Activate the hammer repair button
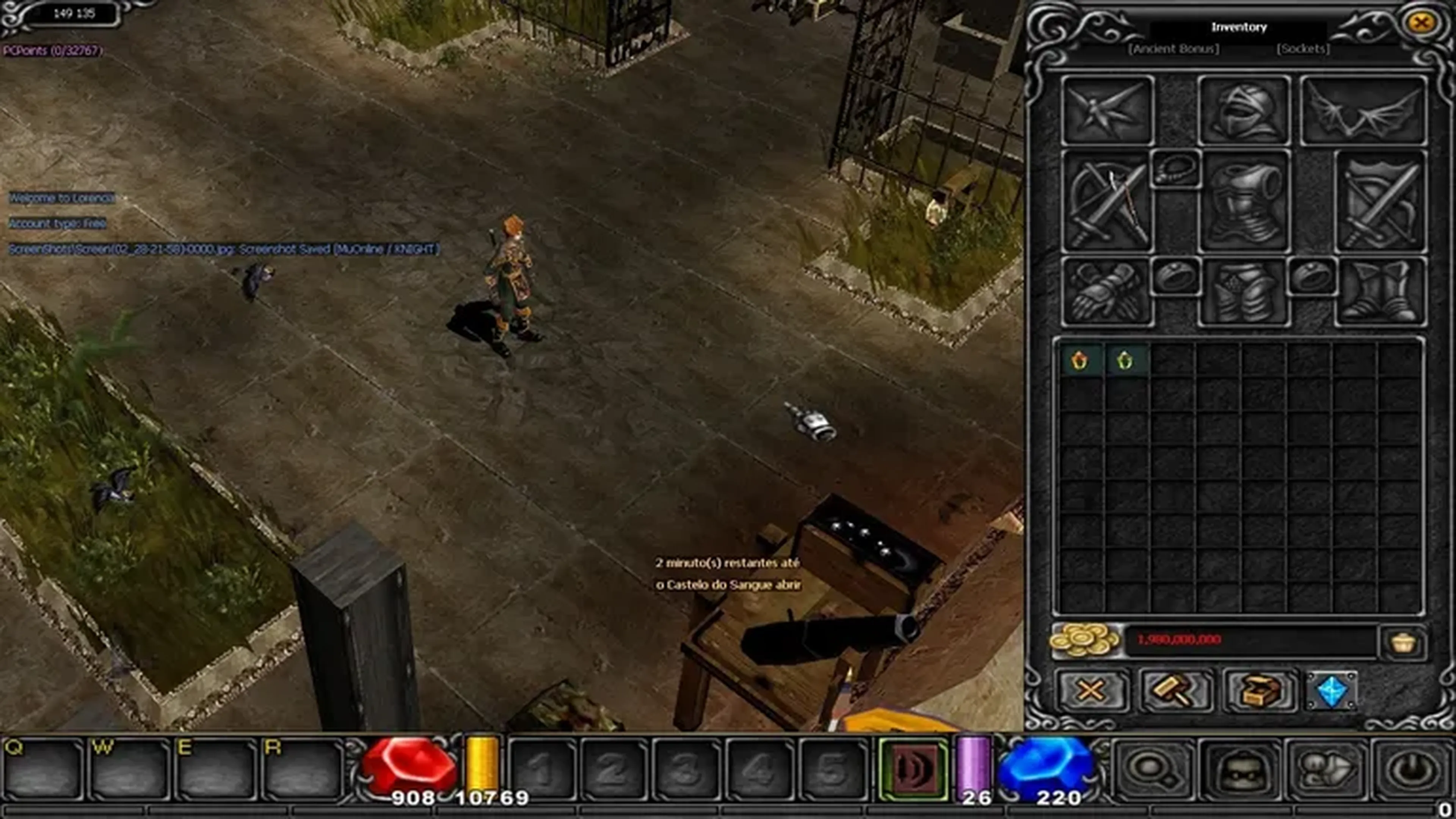 point(1175,690)
